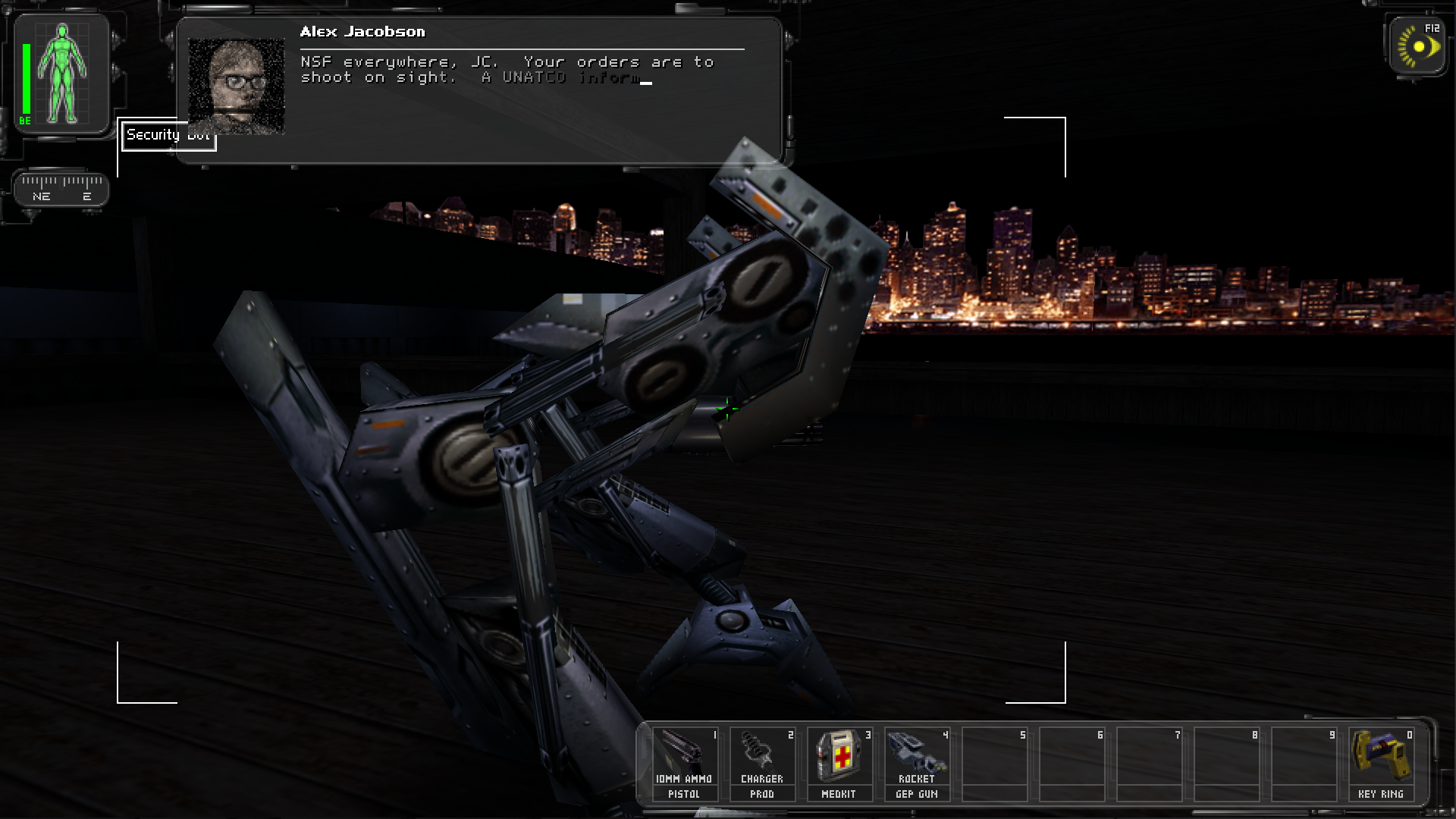Equip the Charger Prod from the belt
The height and width of the screenshot is (819, 1456).
pos(762,763)
